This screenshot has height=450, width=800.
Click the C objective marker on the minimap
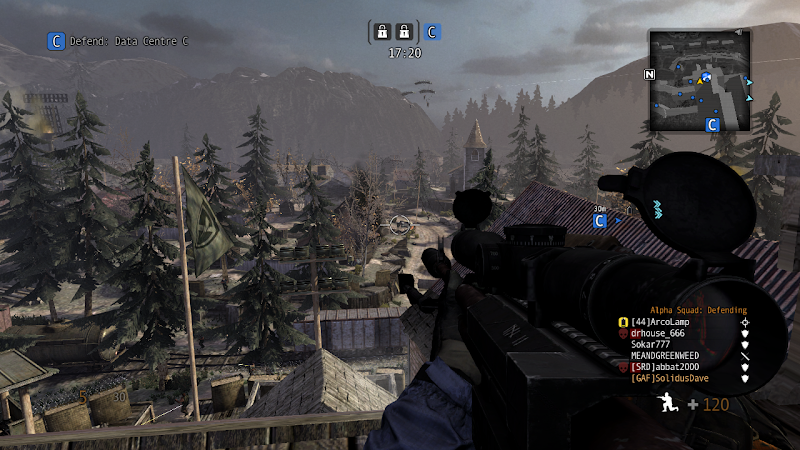[x=713, y=125]
